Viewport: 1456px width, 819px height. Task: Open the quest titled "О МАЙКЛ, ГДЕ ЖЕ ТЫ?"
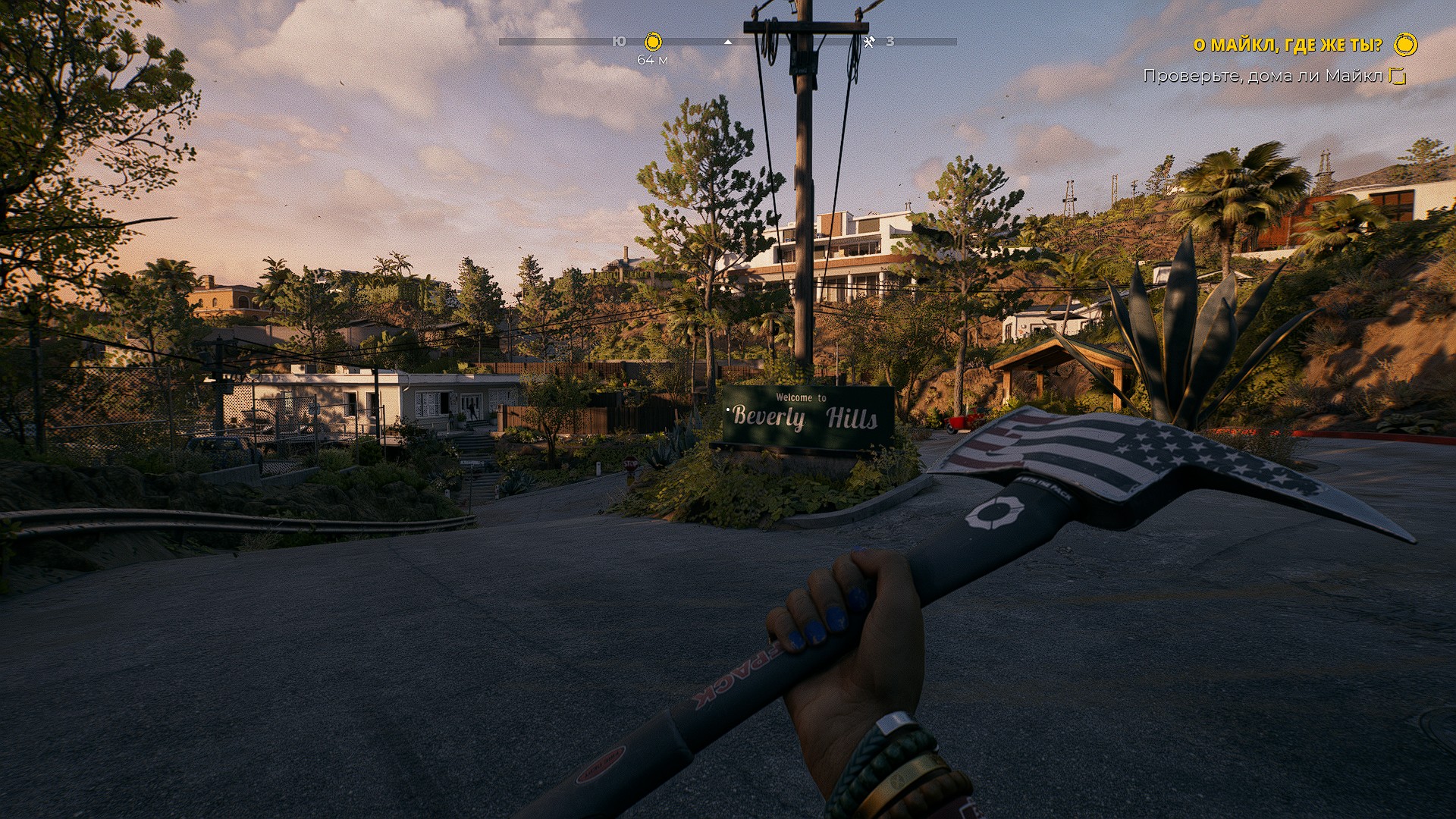[1288, 45]
